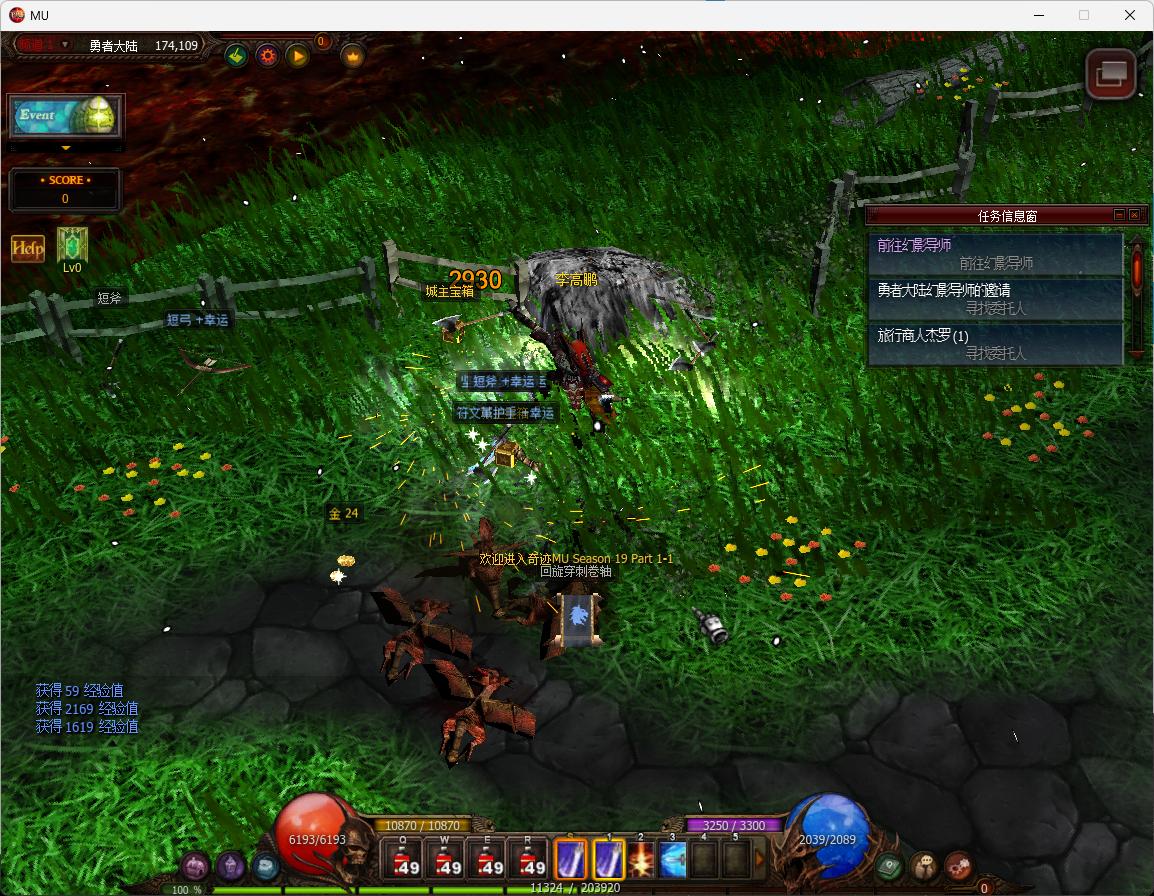Open the orange gear settings icon
This screenshot has width=1154, height=896.
(267, 56)
